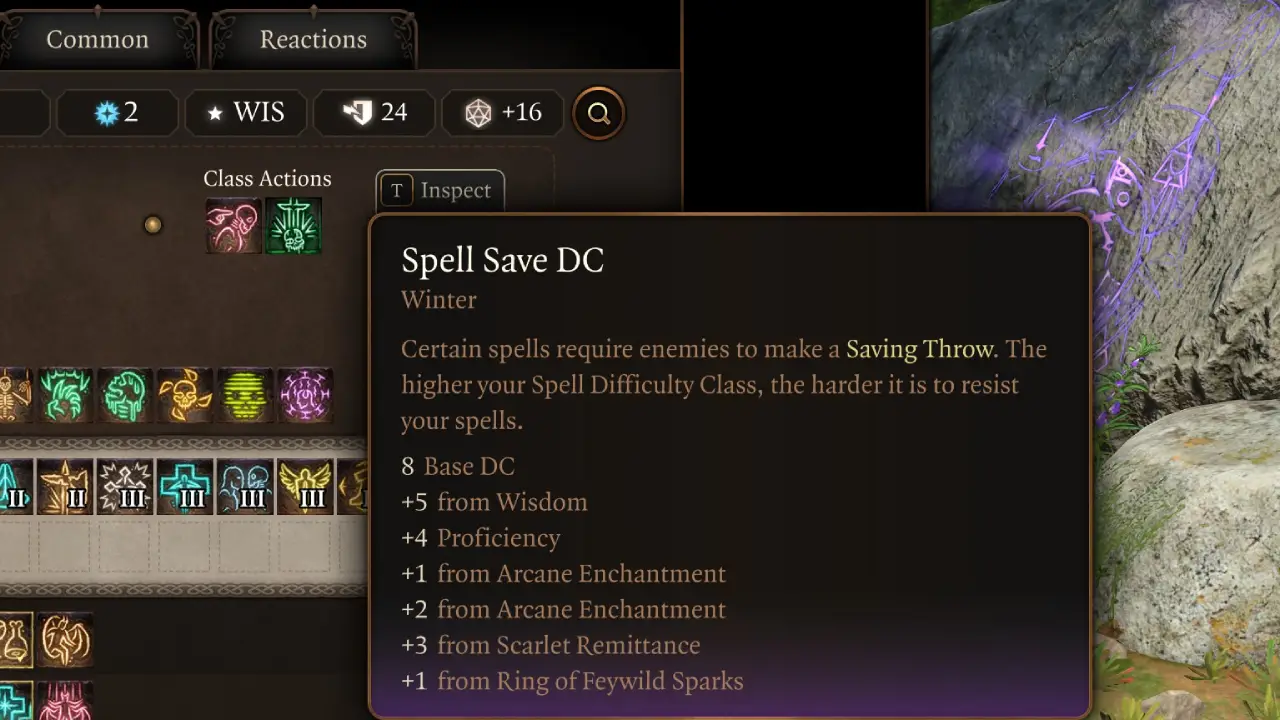Click the d20 +16 stat indicator
Viewport: 1280px width, 720px height.
(502, 112)
